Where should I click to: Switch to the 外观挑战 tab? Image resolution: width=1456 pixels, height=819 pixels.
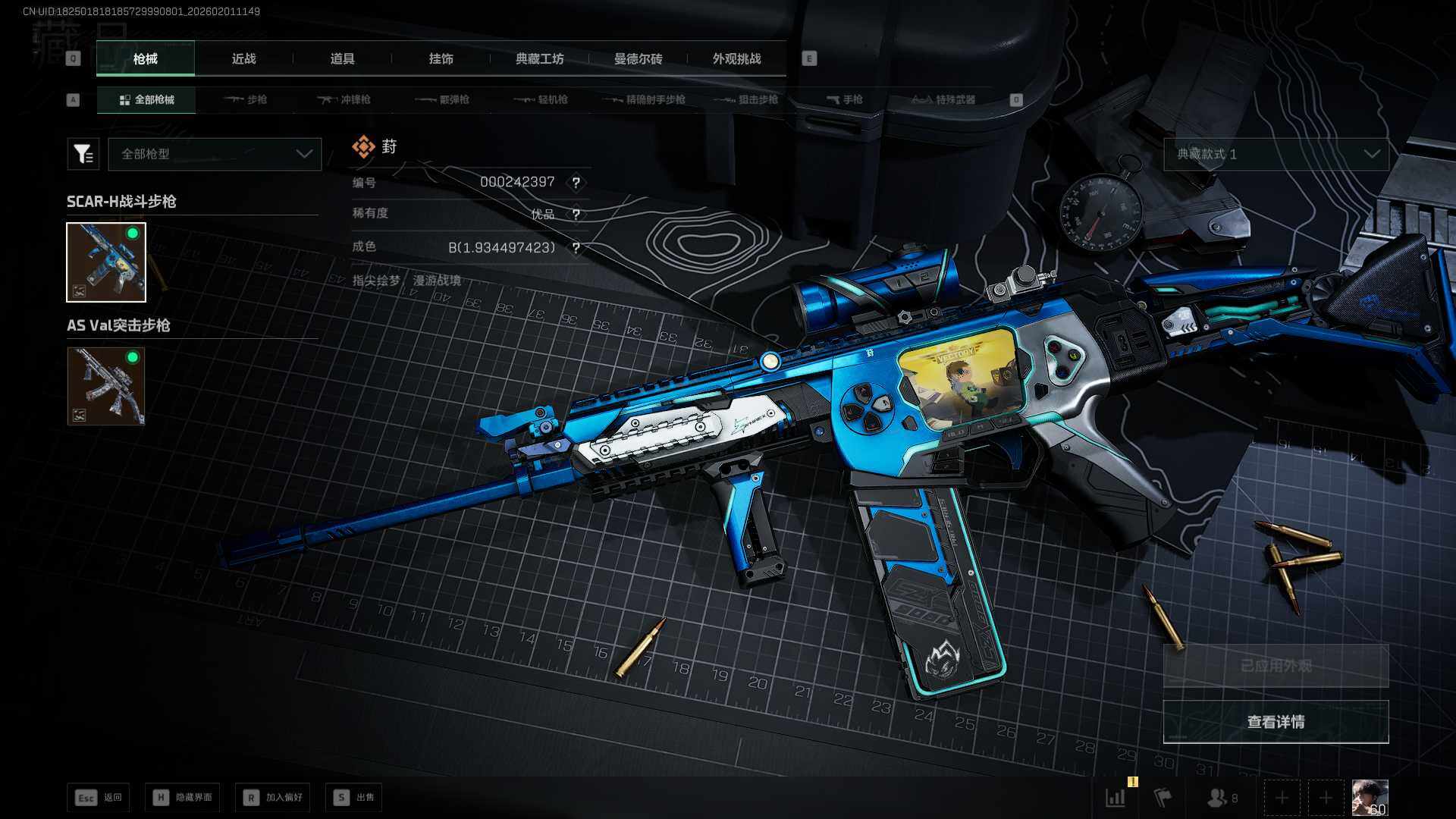736,59
